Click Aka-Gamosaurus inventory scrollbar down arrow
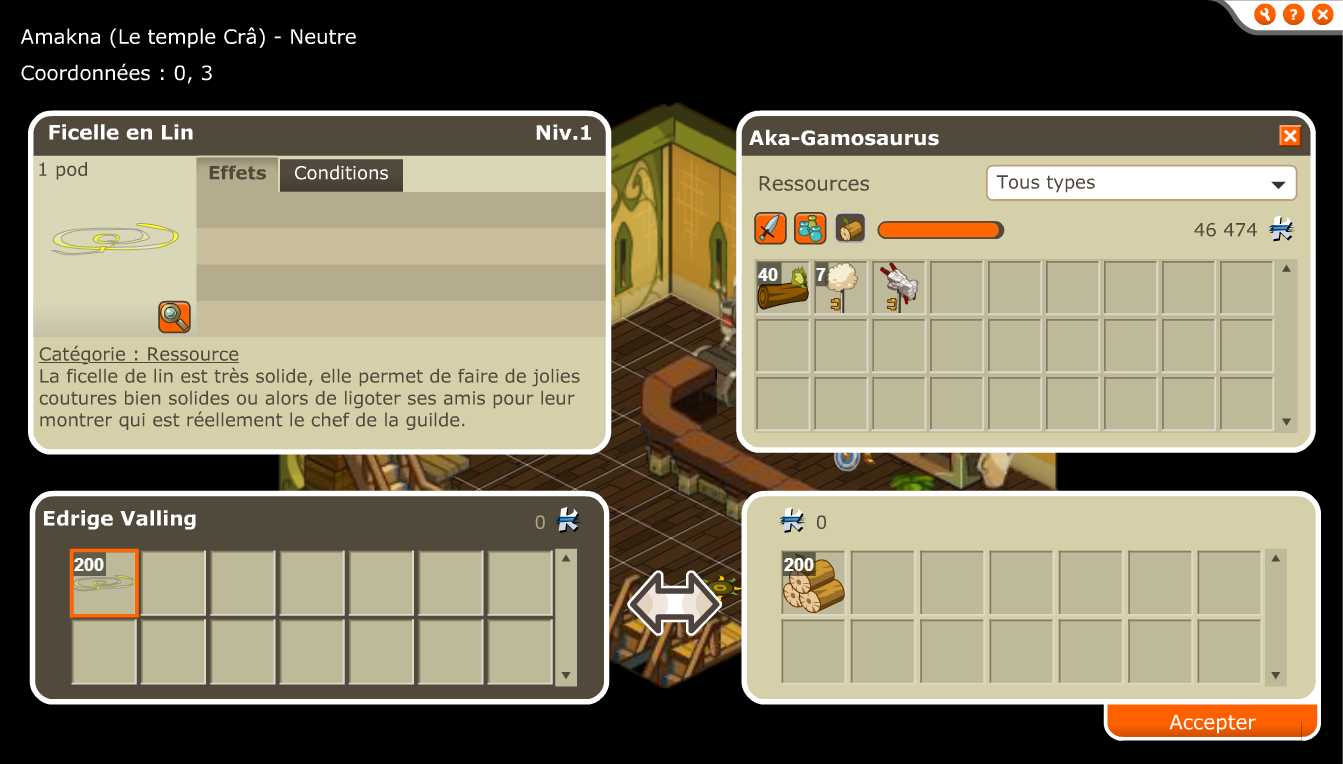This screenshot has width=1343, height=764. [1287, 422]
